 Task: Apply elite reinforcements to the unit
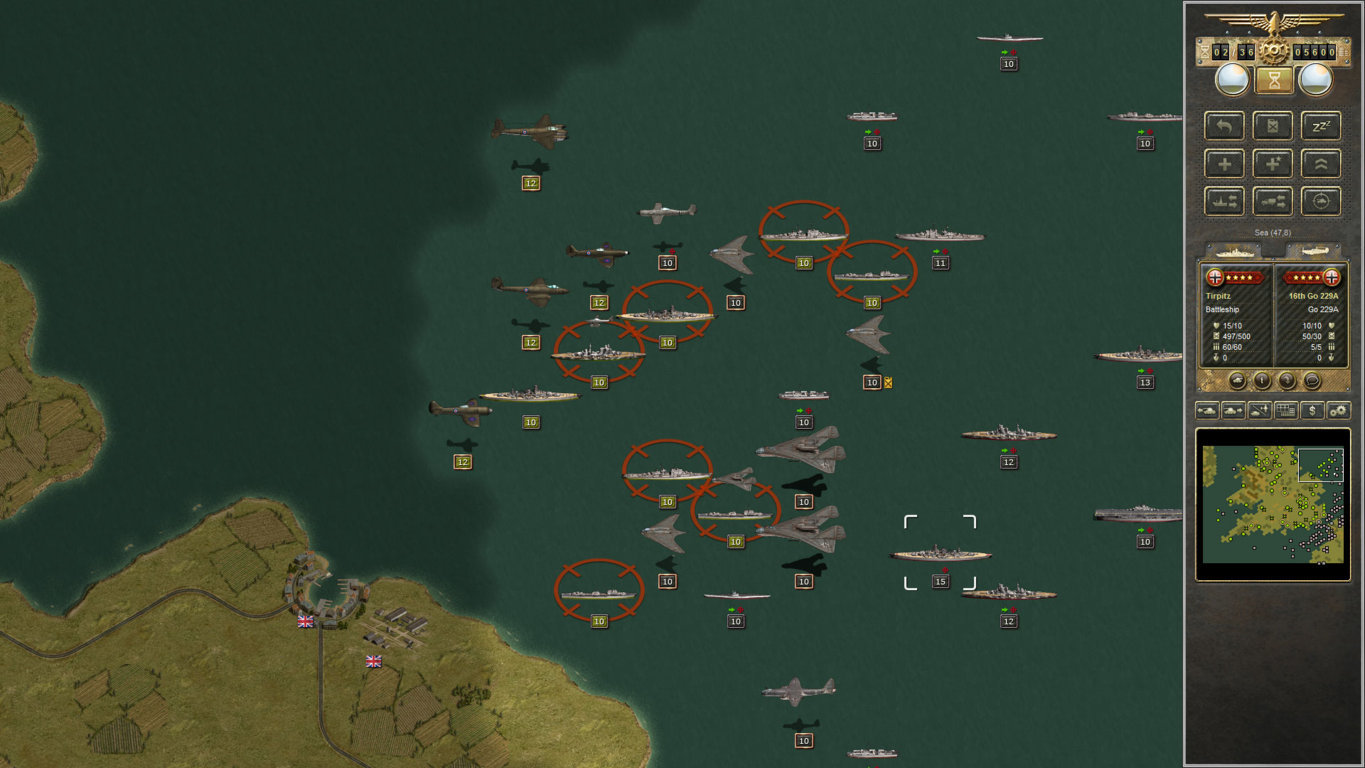(x=1273, y=163)
